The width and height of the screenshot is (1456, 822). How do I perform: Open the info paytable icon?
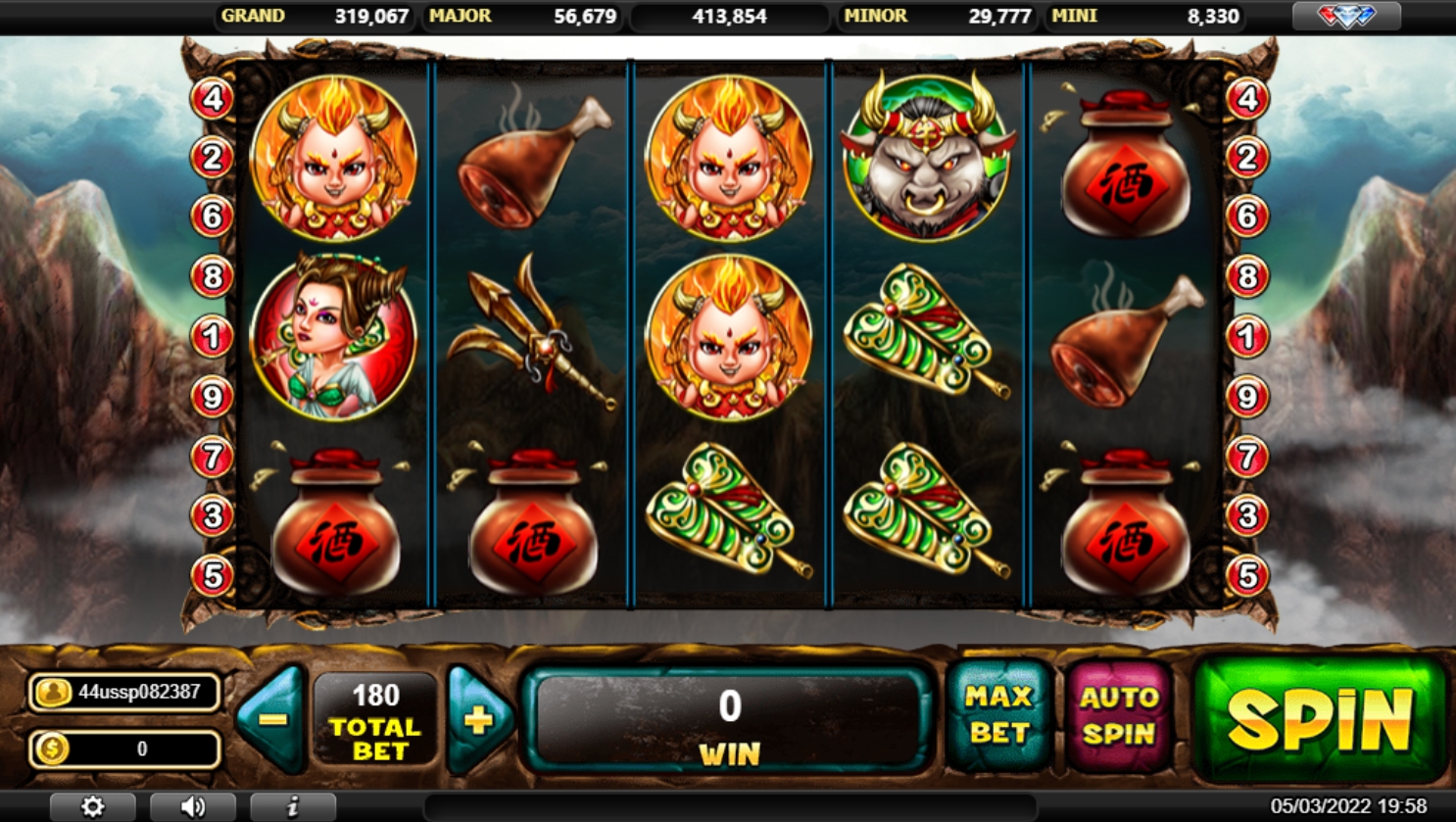291,805
